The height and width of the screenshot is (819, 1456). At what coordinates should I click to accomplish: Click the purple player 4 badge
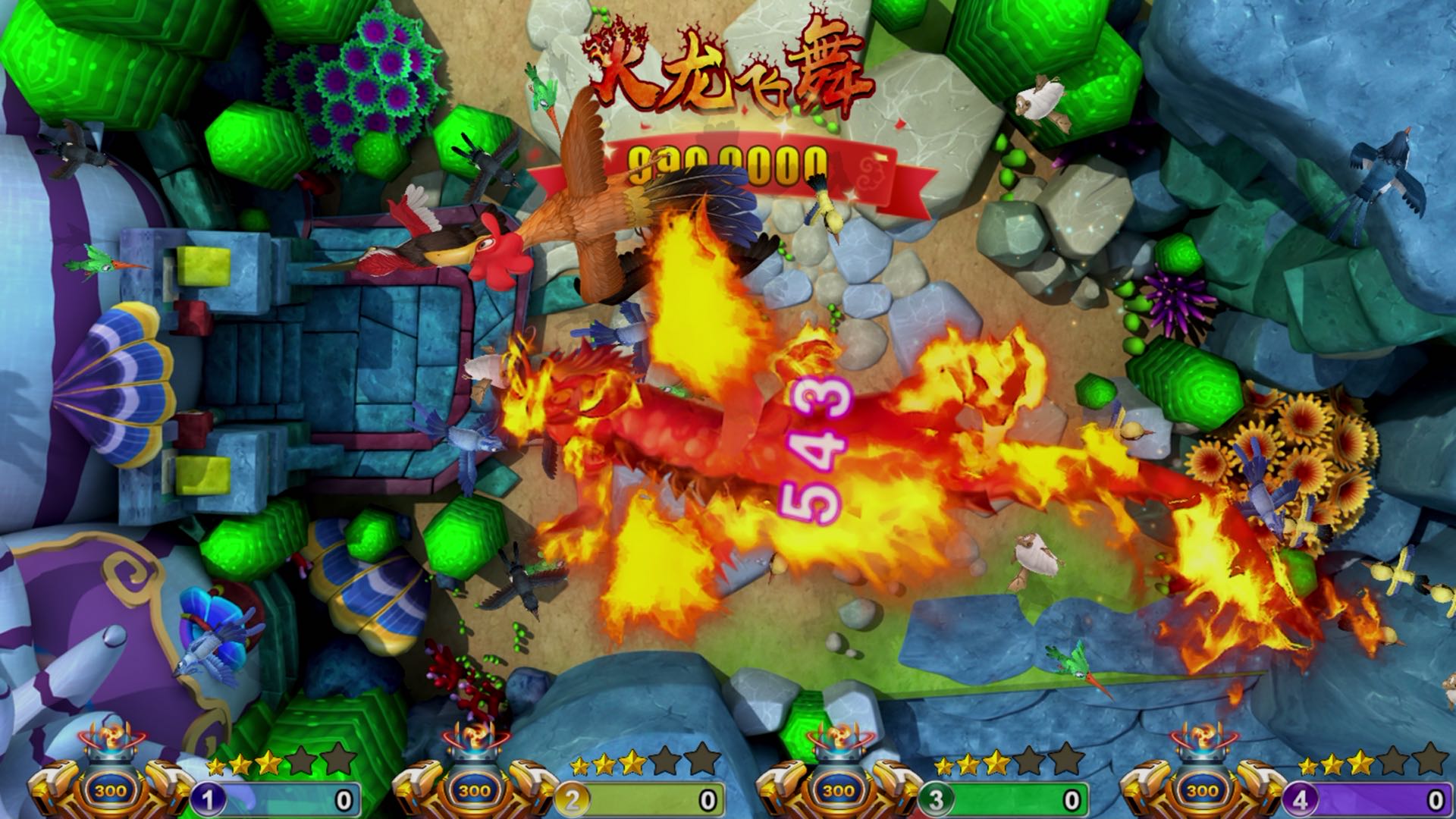[1301, 799]
